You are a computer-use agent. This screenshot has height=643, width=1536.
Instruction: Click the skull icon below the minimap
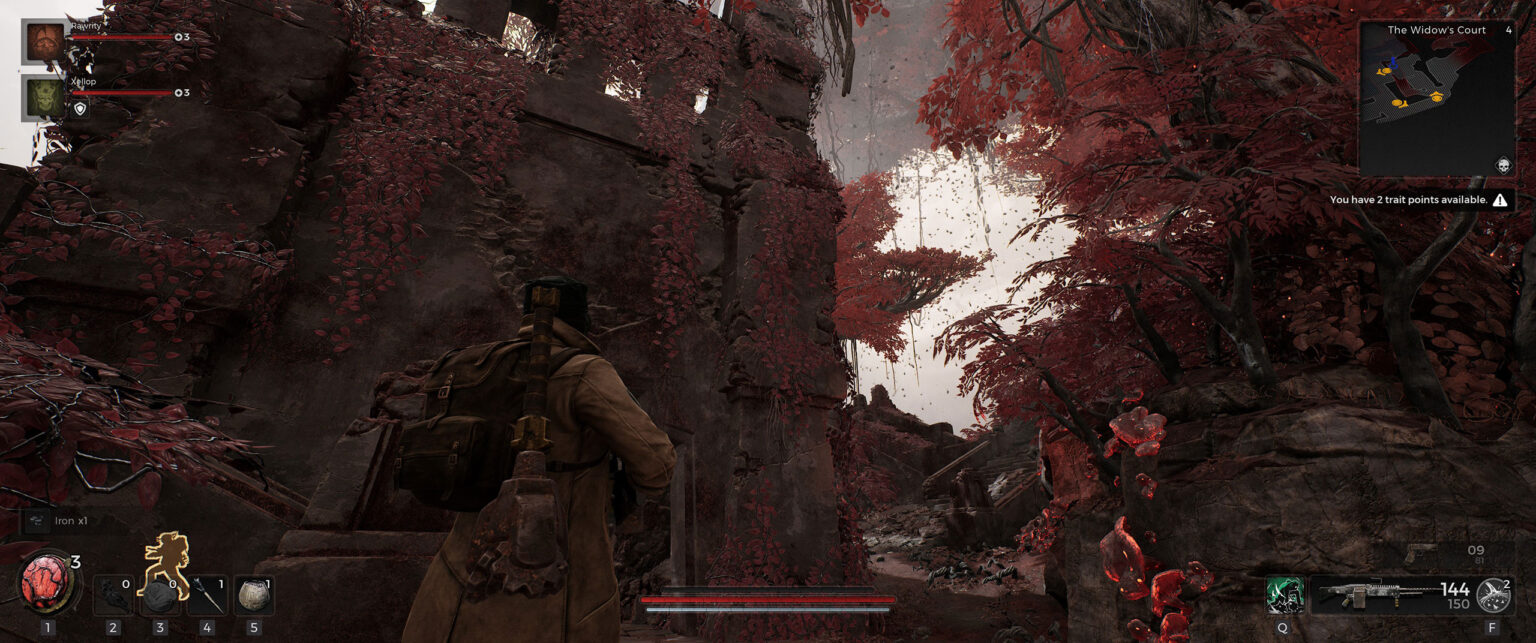click(1502, 165)
